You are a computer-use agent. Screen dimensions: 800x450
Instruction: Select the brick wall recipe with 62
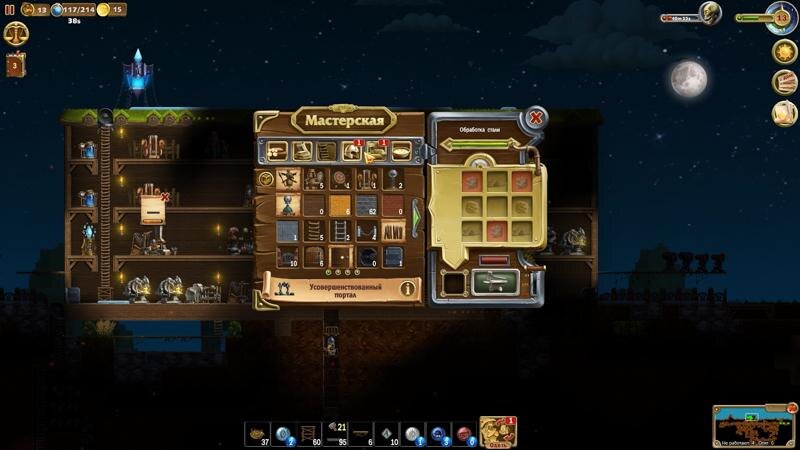click(x=366, y=205)
